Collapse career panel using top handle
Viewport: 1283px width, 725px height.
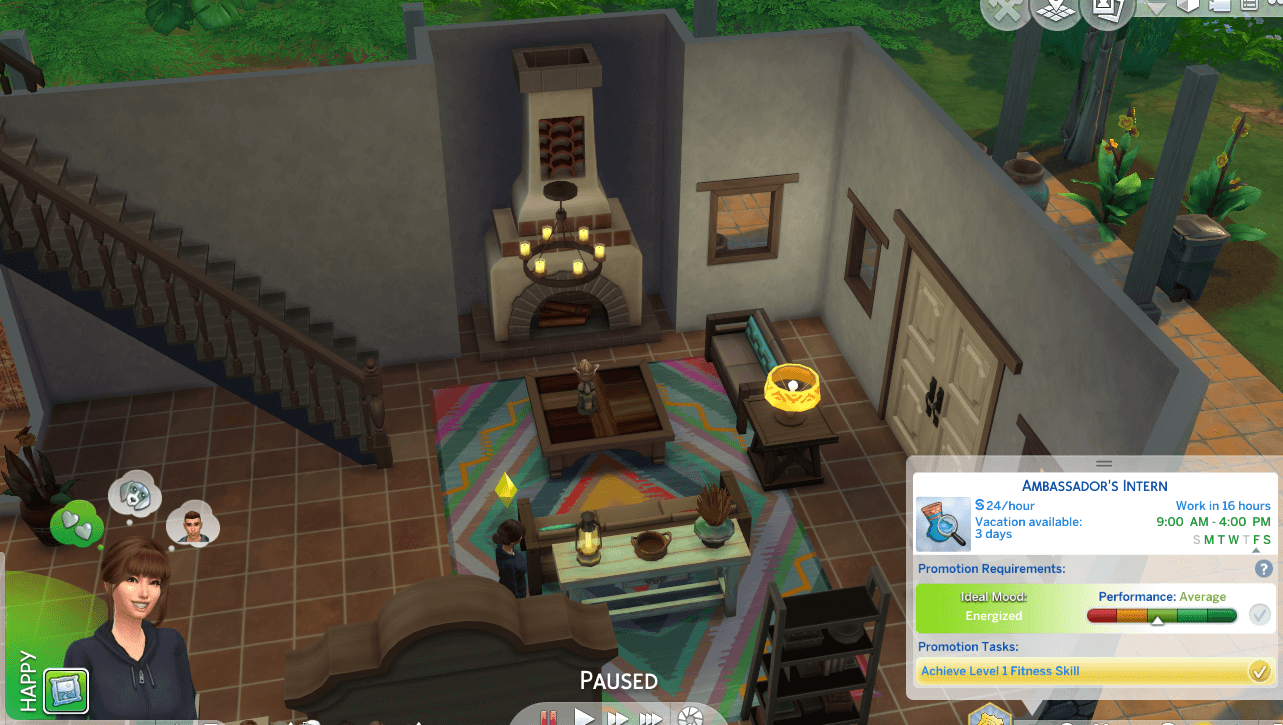coord(1104,463)
